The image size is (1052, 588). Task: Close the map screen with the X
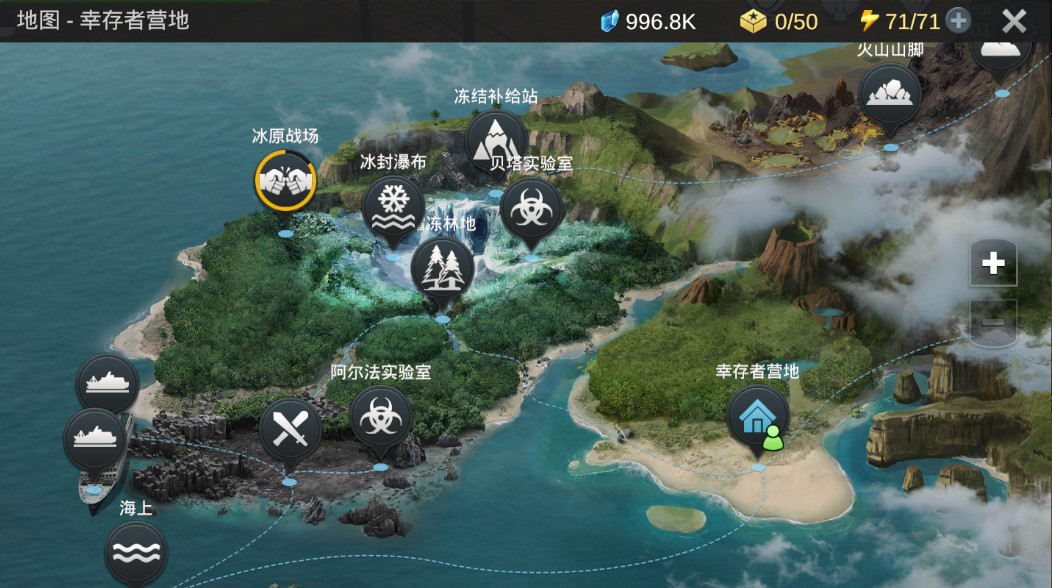[1014, 21]
